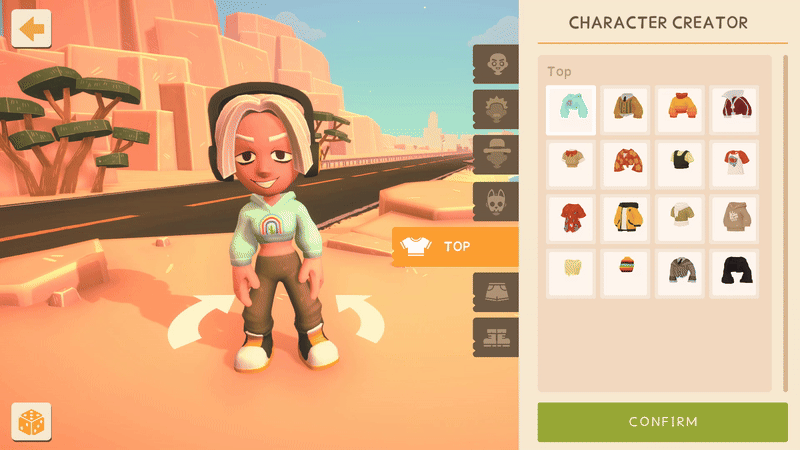
Task: Pick the black cropped sweater
Action: [x=734, y=273]
